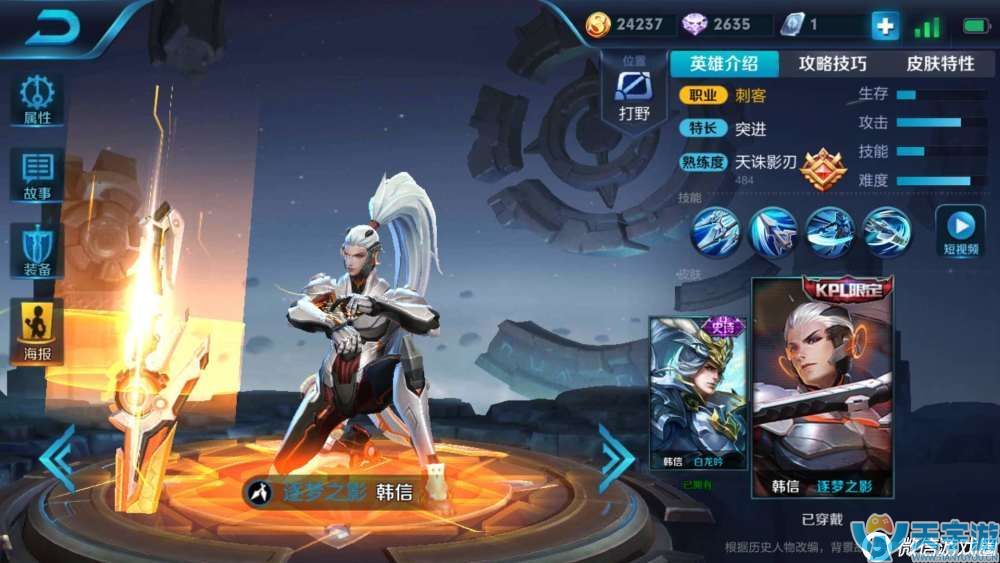Switch to the 英雄介绍 tab
The width and height of the screenshot is (1000, 563).
coord(724,64)
